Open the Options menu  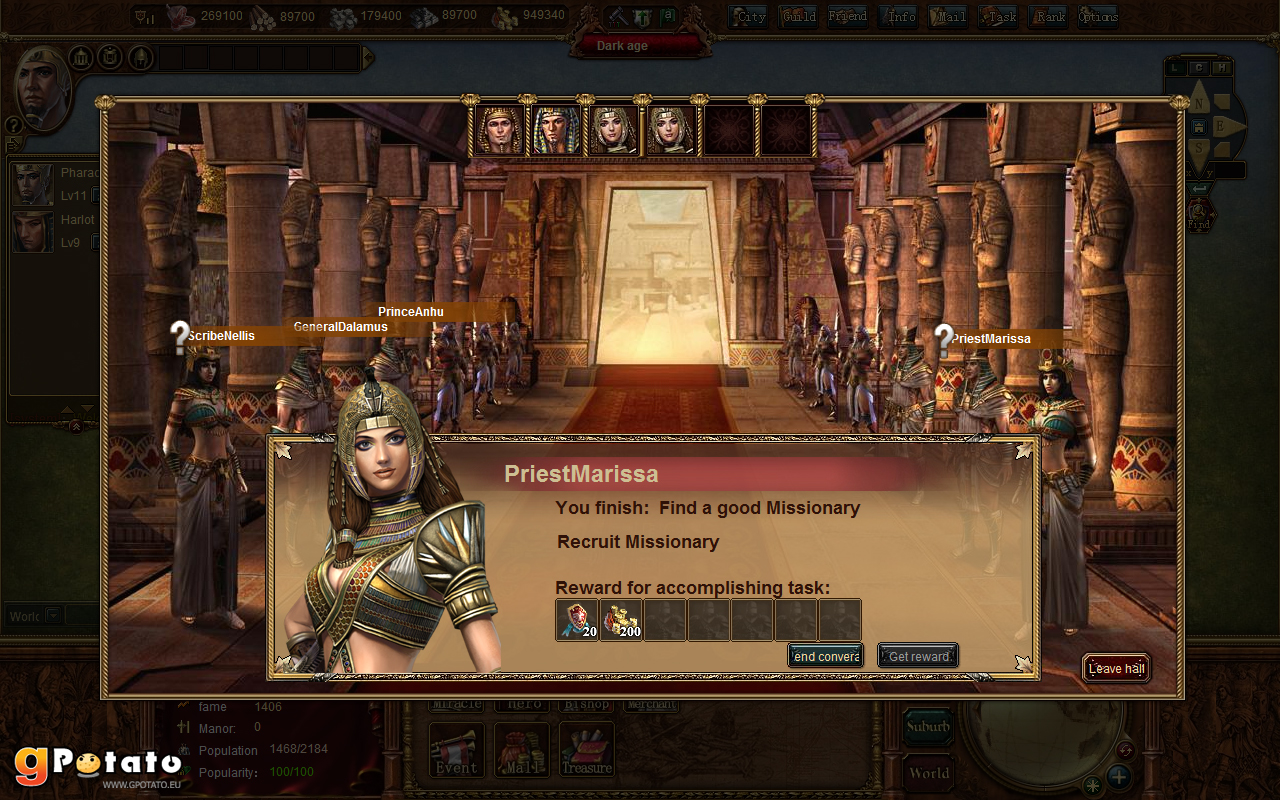pos(1098,16)
